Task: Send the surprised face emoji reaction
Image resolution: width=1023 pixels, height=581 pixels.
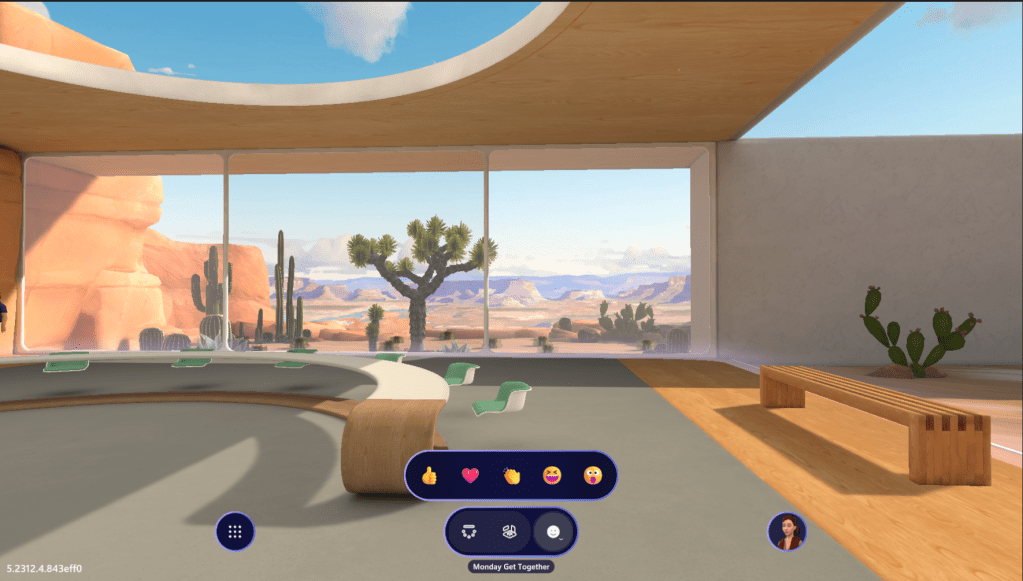Action: coord(592,475)
